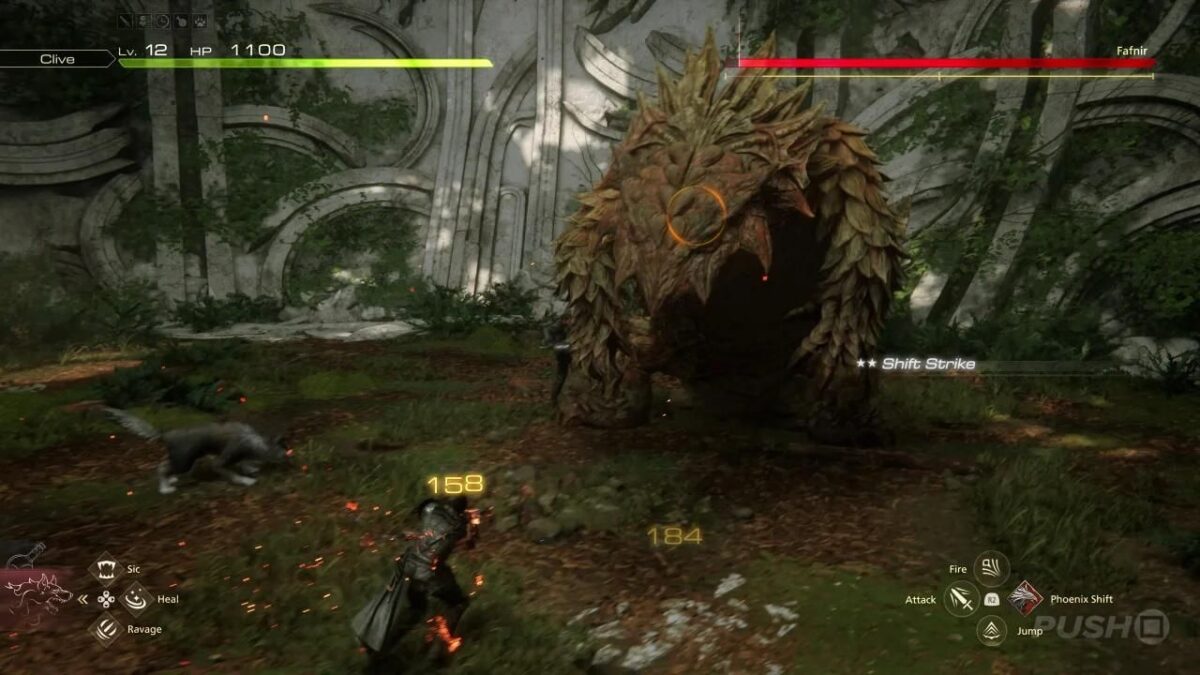
Task: Click the sword Attack icon
Action: tap(961, 599)
